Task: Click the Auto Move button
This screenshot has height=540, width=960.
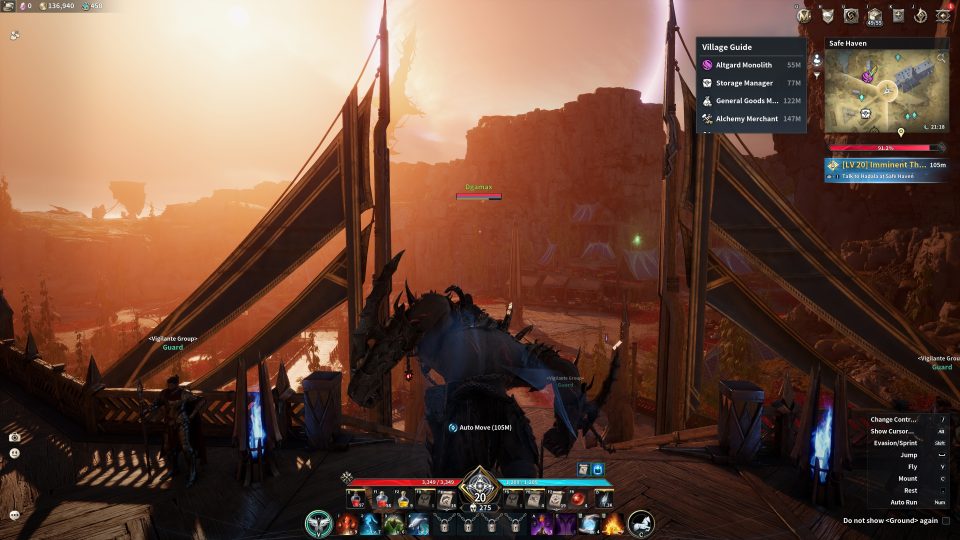Action: point(480,428)
